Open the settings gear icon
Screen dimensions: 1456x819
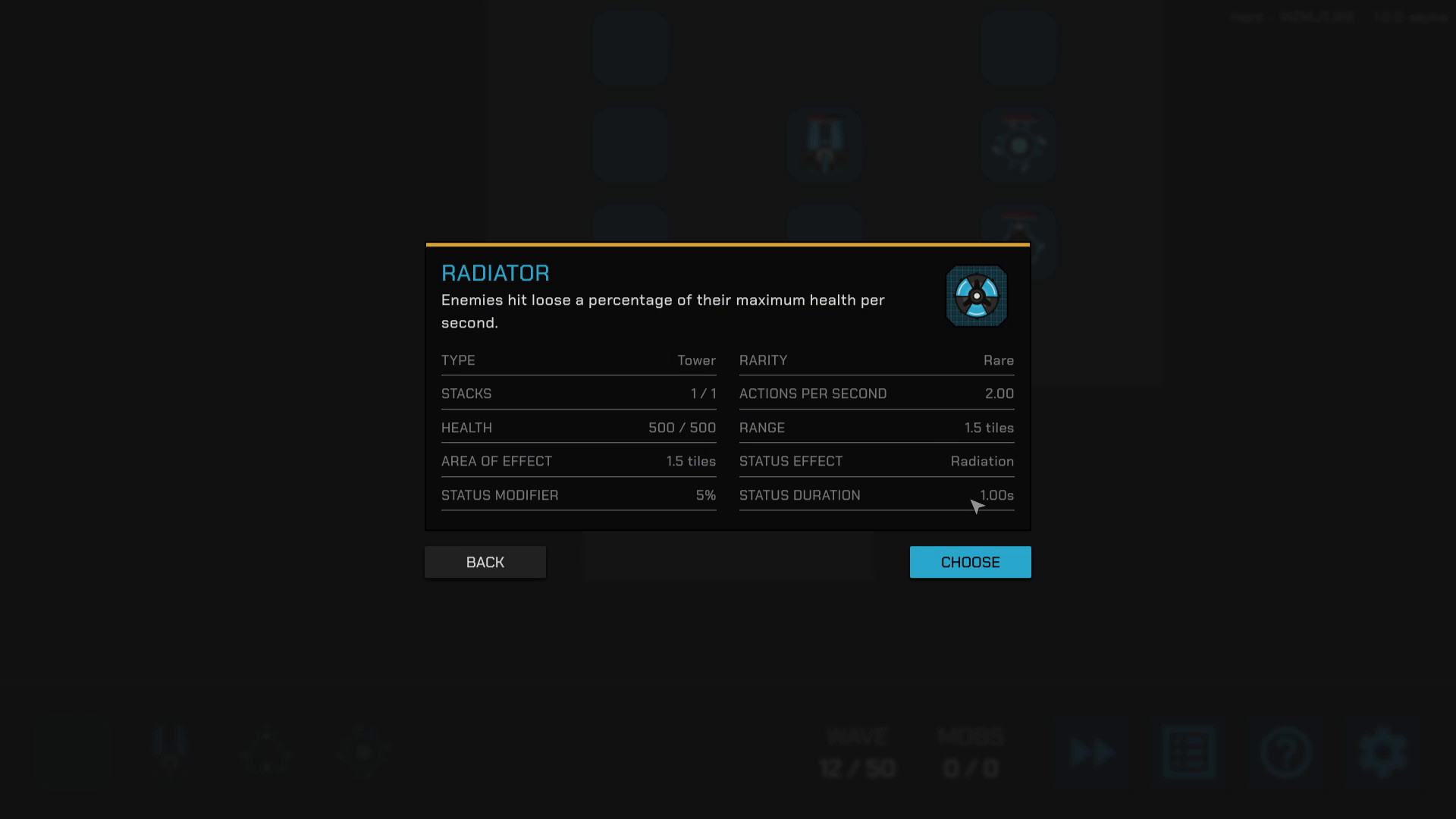[x=1384, y=752]
